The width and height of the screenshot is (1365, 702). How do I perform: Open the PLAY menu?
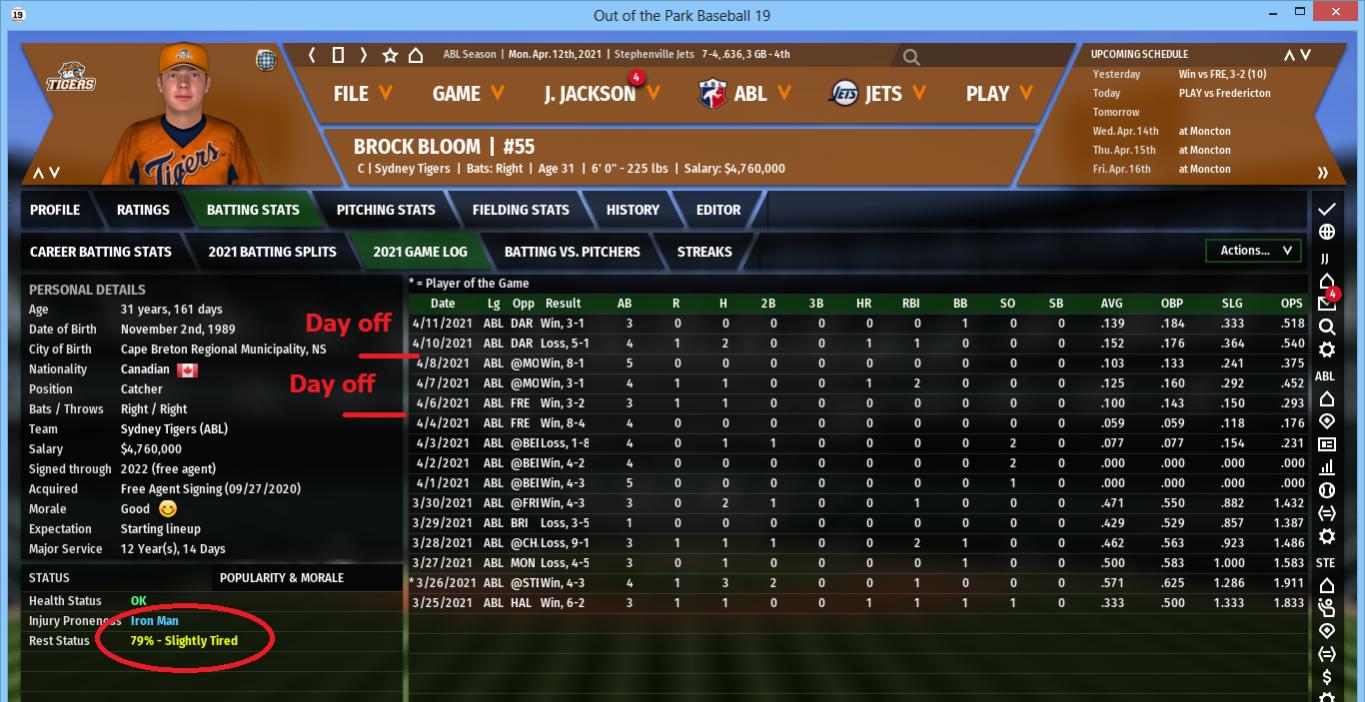pos(998,94)
